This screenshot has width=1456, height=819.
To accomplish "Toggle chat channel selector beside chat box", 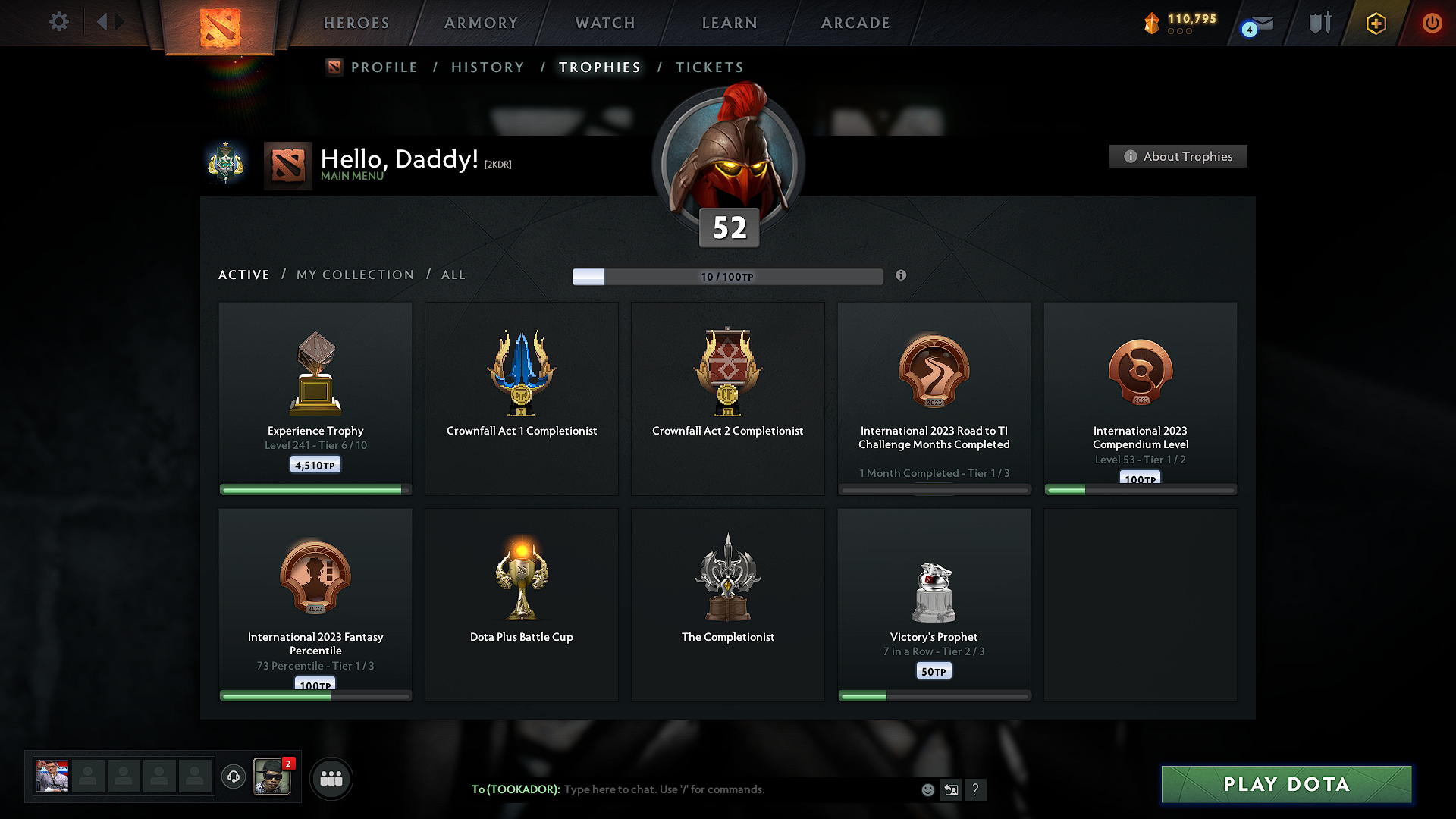I will click(x=952, y=789).
